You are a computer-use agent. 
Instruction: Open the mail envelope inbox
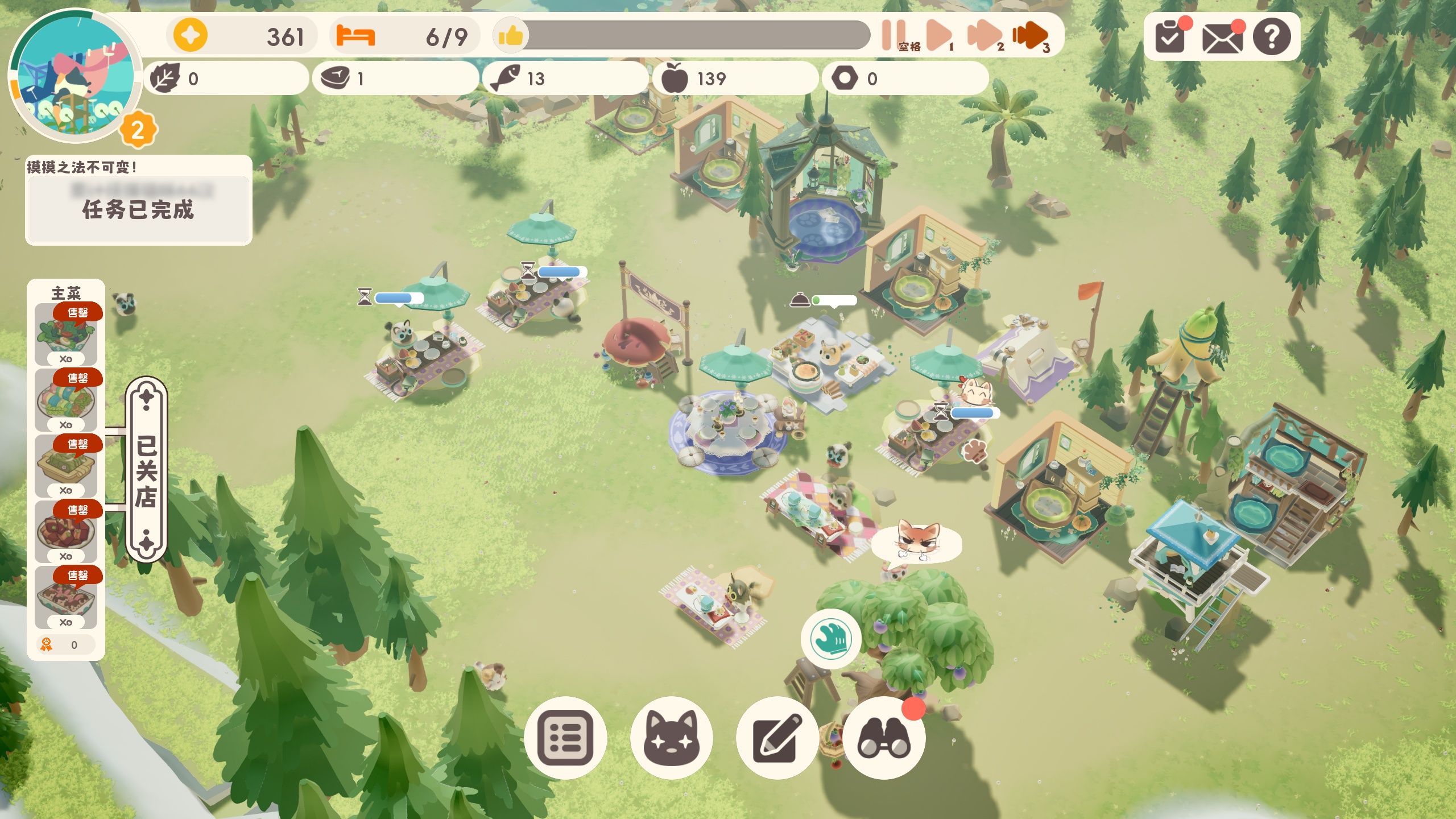(1222, 39)
